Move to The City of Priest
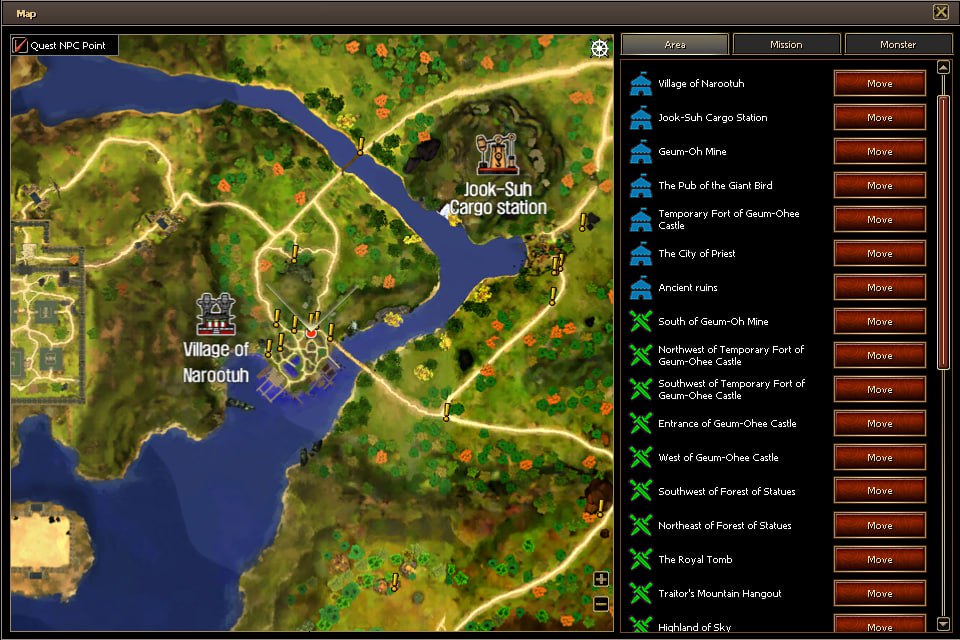This screenshot has height=640, width=960. pos(879,254)
